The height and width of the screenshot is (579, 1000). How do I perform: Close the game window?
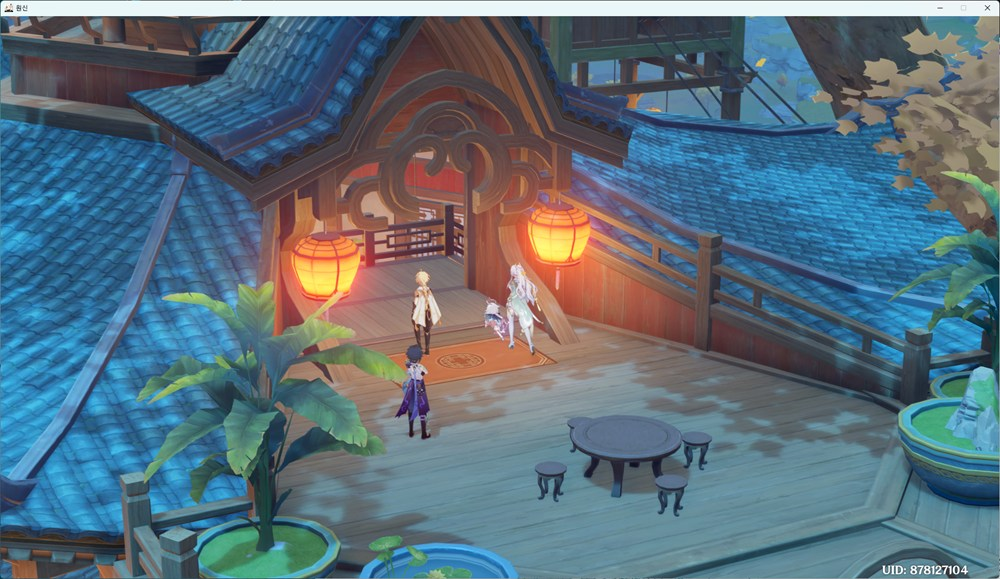click(x=985, y=7)
